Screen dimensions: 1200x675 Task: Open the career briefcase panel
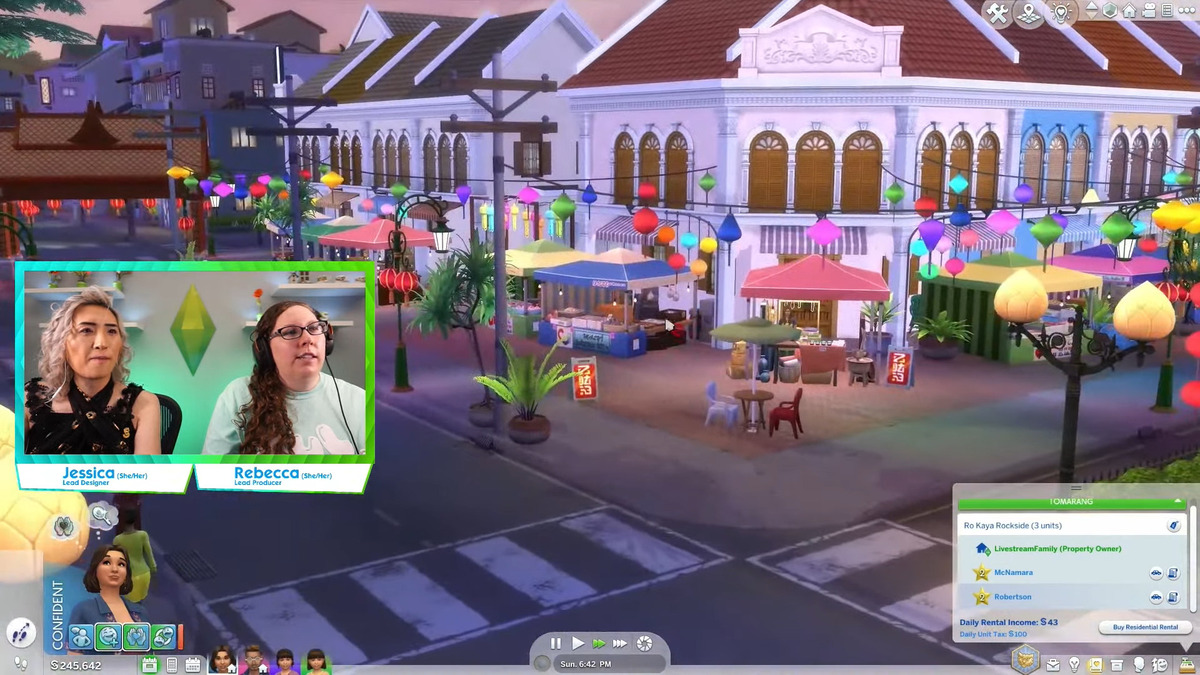click(x=1053, y=664)
